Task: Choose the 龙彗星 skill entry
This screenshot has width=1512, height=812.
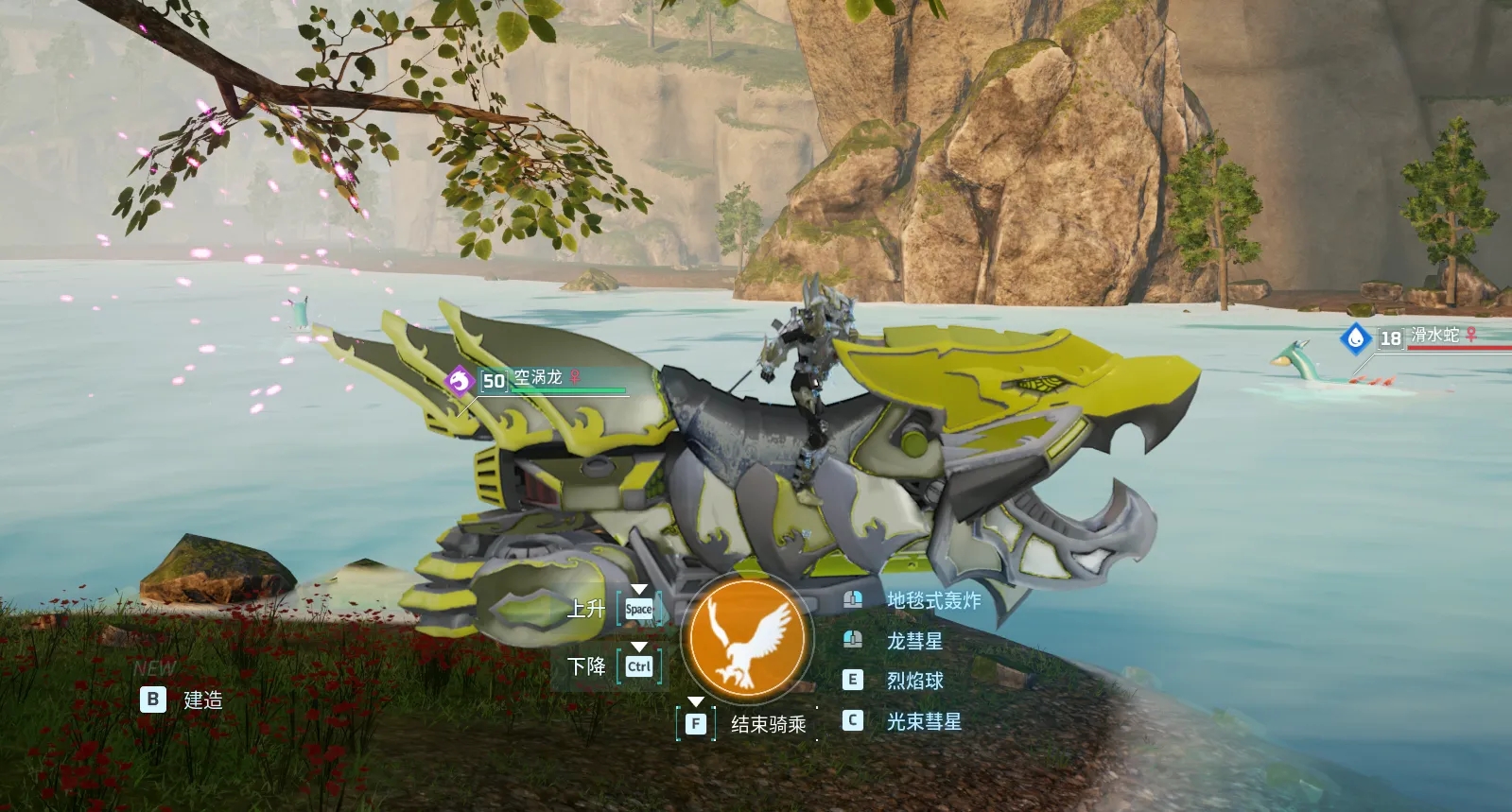Action: click(x=913, y=641)
